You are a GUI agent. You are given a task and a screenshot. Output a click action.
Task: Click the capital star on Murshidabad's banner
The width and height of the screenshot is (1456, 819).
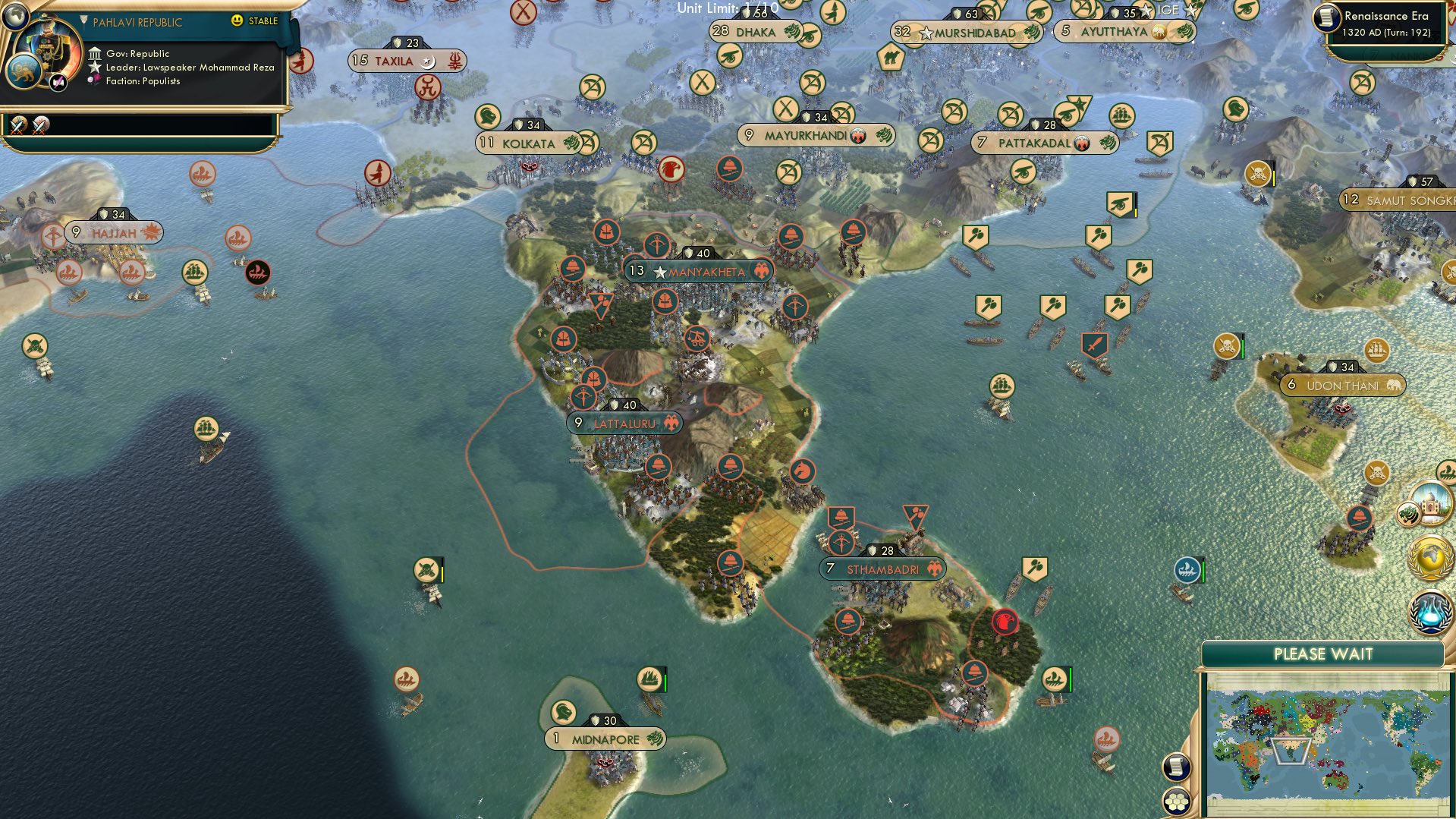click(x=925, y=32)
